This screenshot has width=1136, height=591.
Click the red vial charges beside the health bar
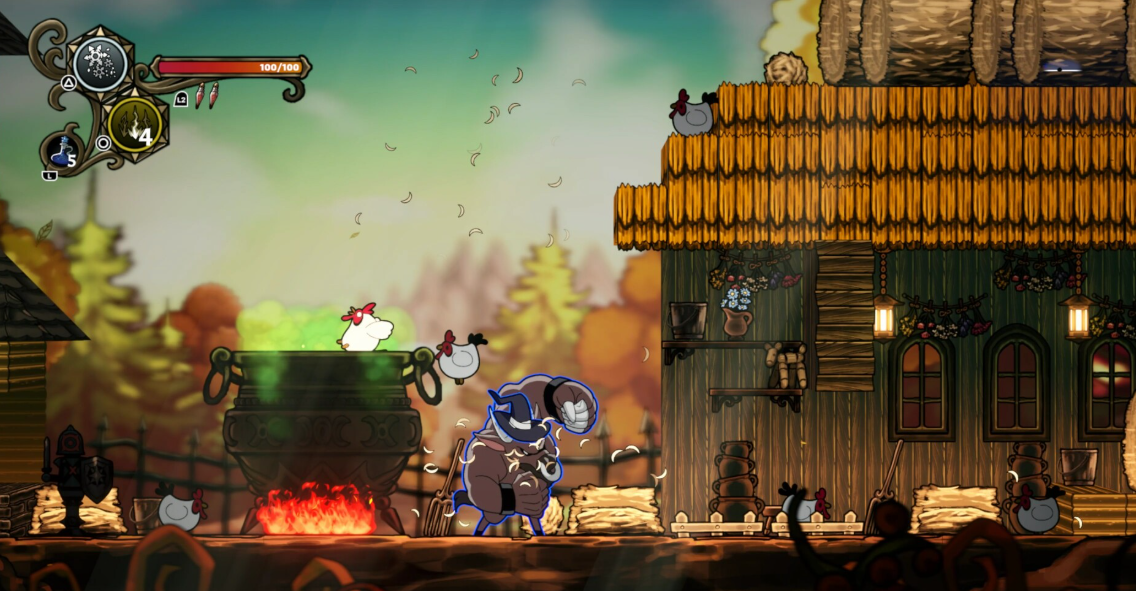[x=205, y=95]
